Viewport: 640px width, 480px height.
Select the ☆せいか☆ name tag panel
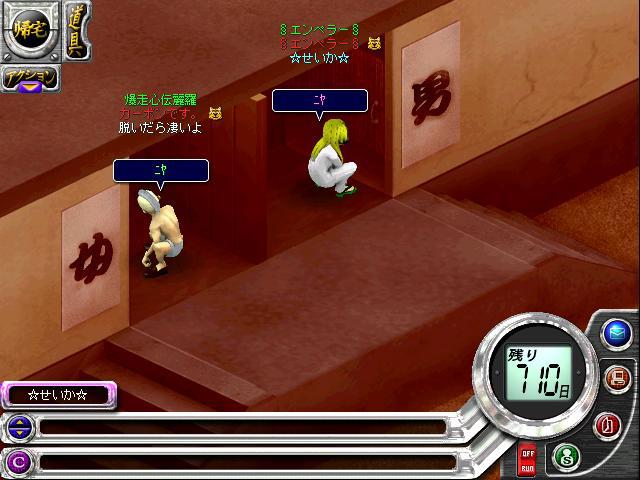58,395
